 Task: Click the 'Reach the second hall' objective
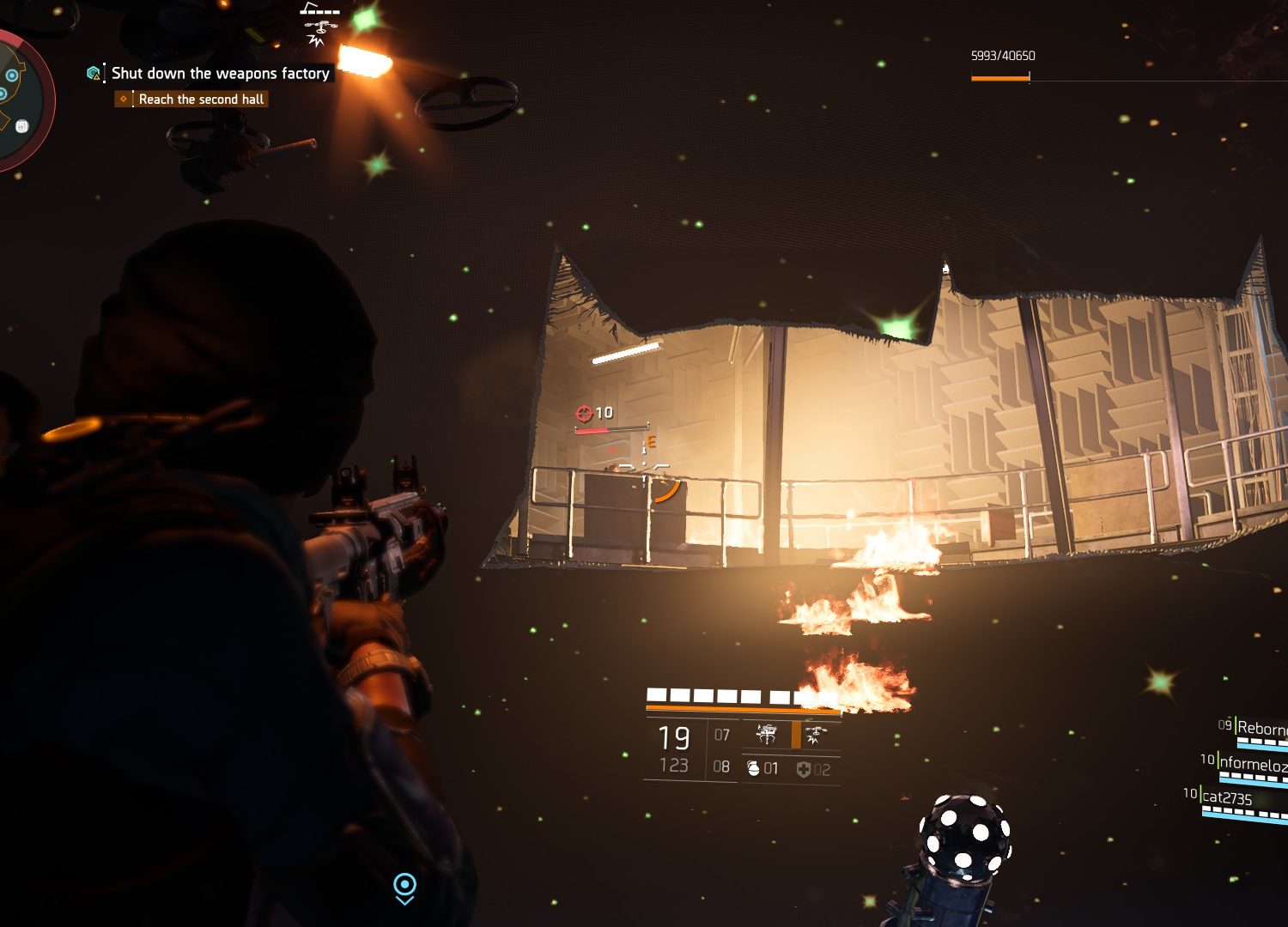click(x=200, y=100)
